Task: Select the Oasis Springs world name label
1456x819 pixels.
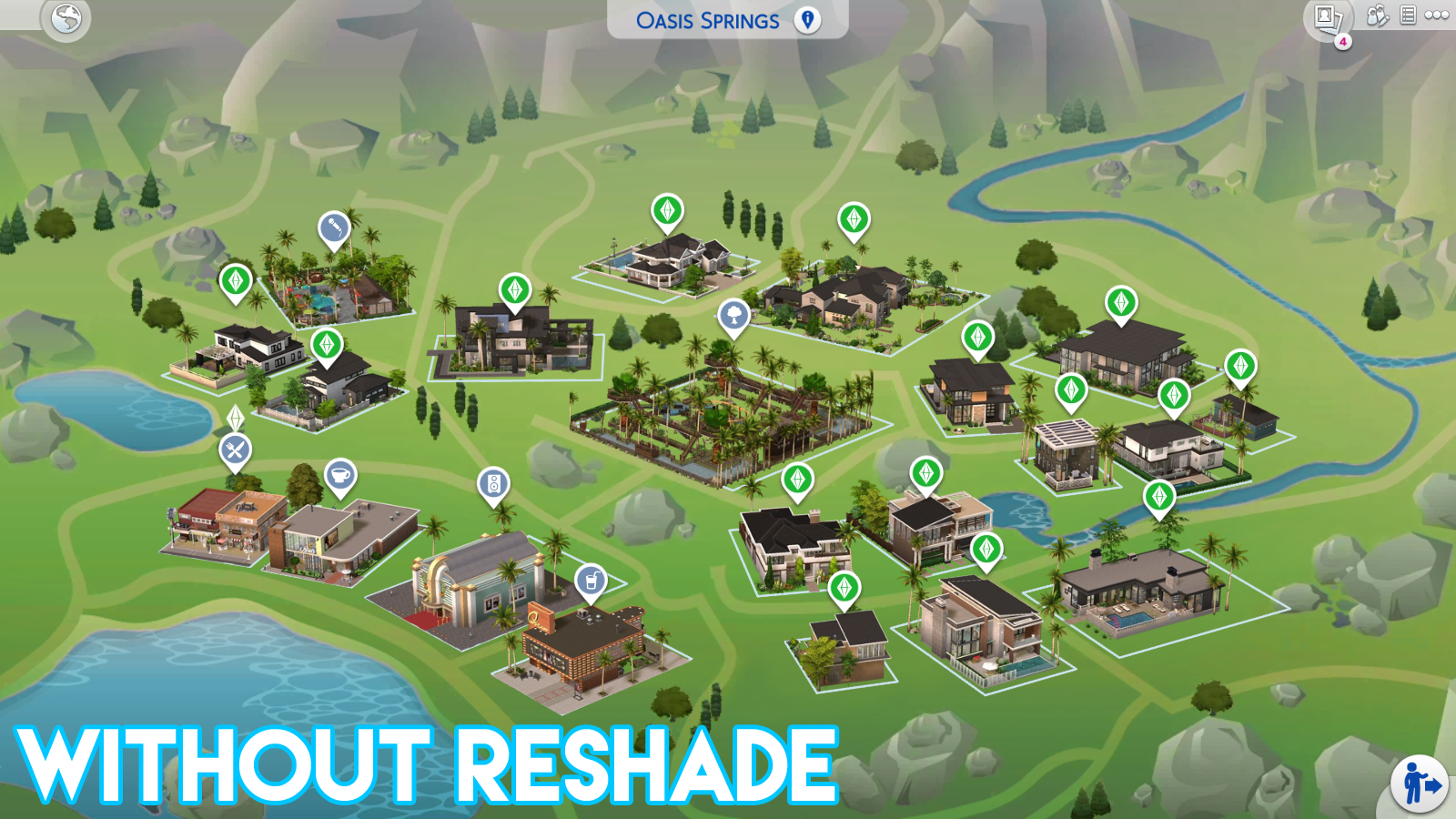Action: click(708, 18)
